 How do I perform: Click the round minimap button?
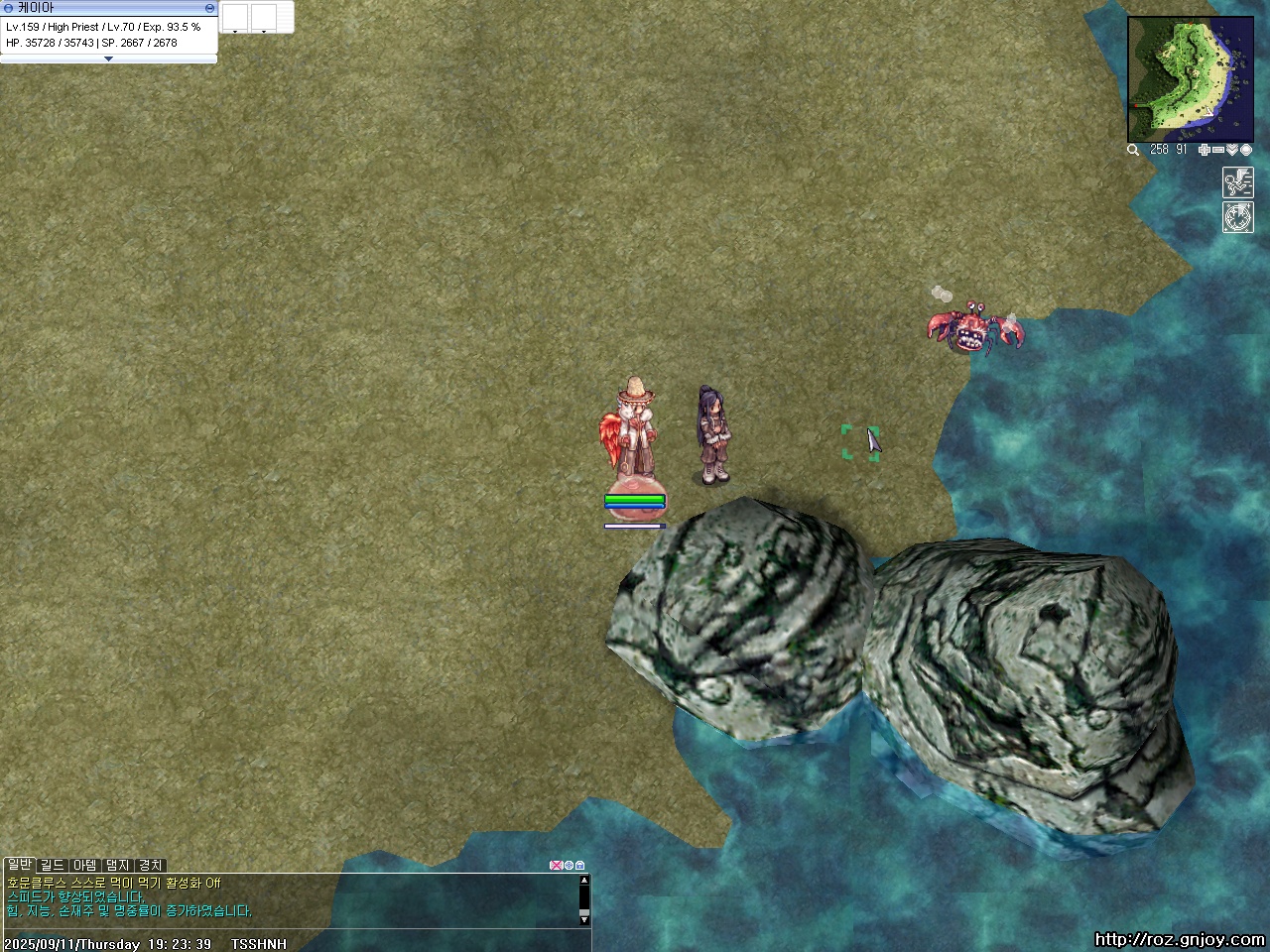[1246, 150]
